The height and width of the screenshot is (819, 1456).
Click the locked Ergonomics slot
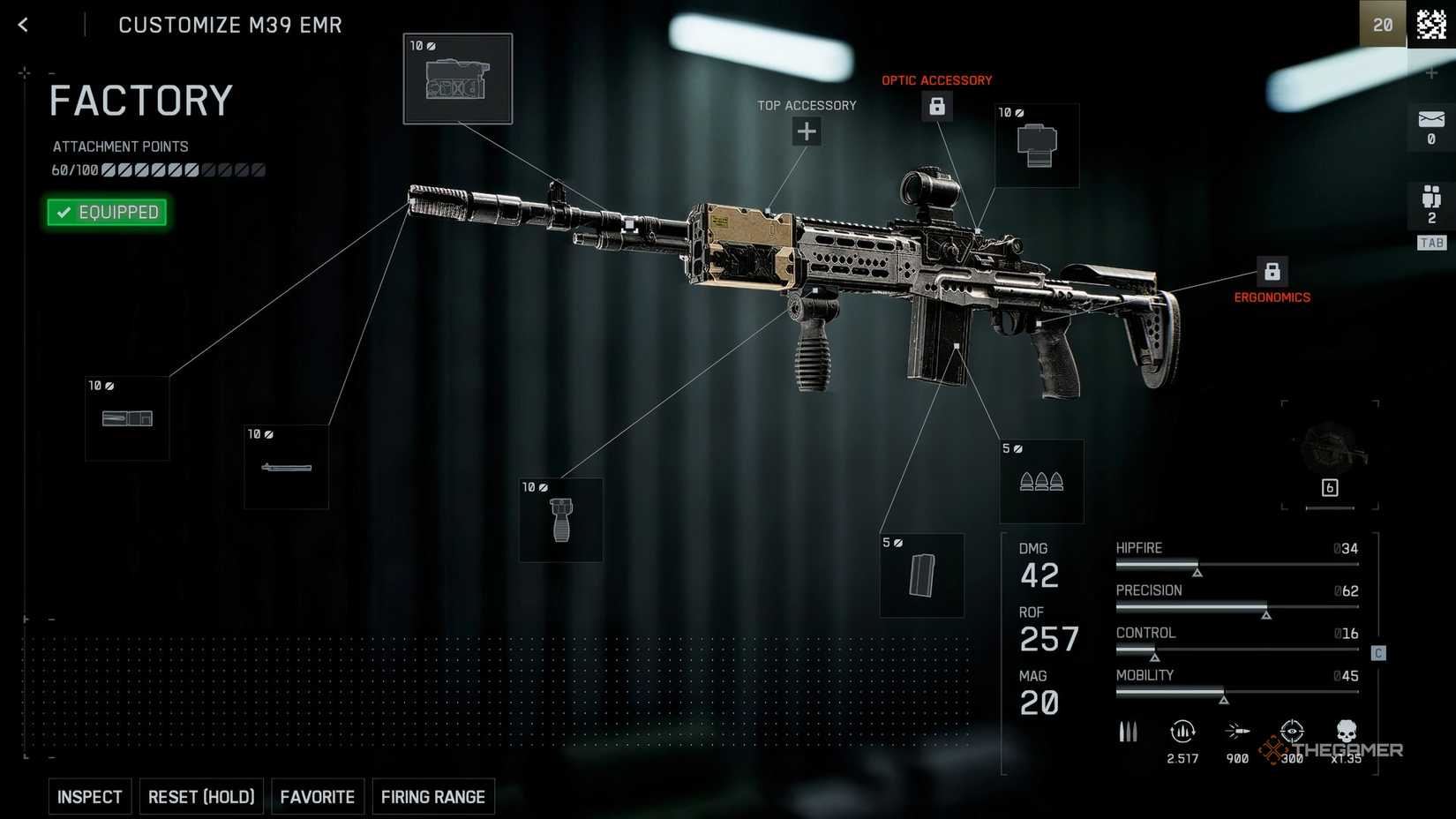click(x=1273, y=270)
